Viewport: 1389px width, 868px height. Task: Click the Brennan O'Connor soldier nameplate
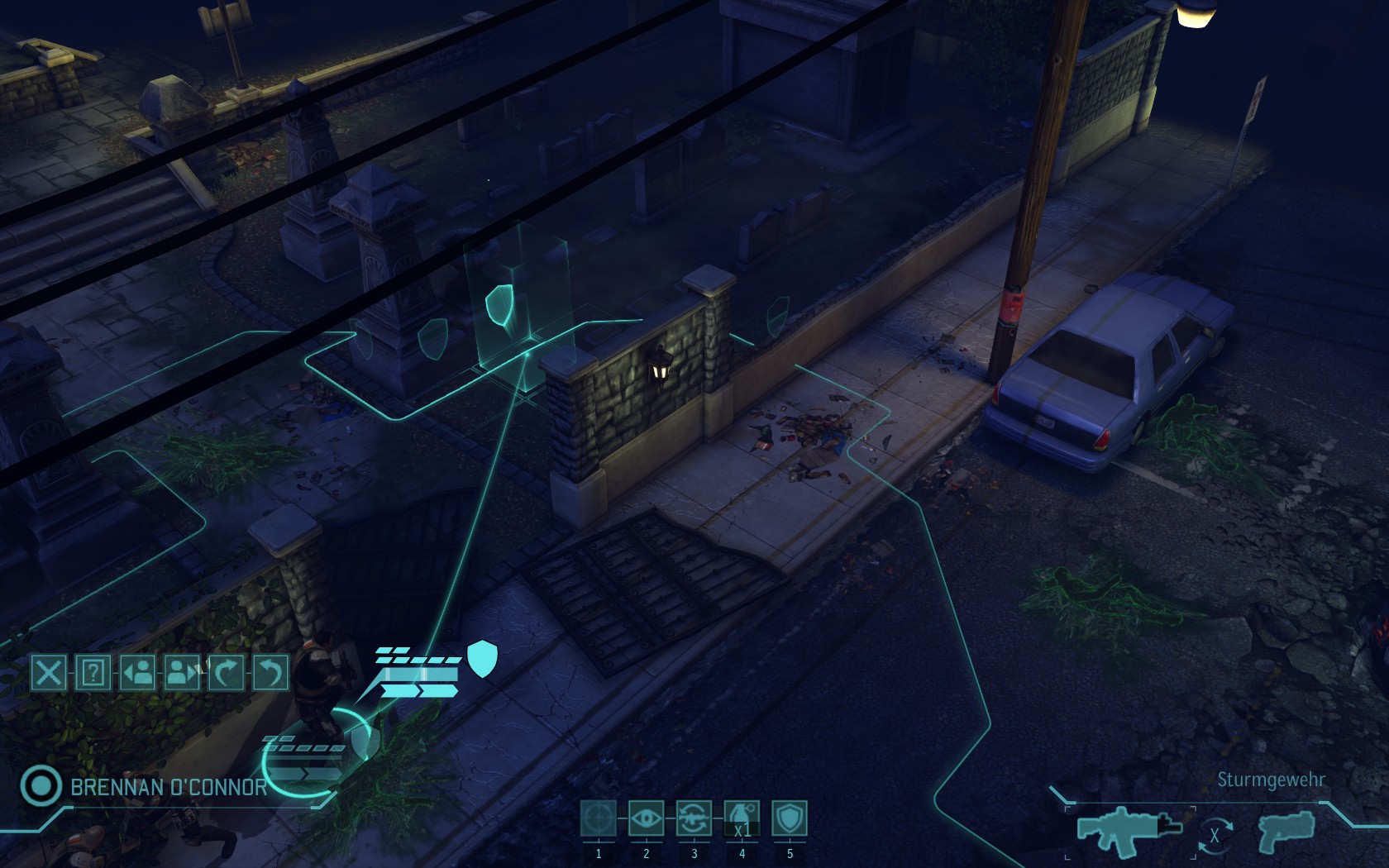169,787
